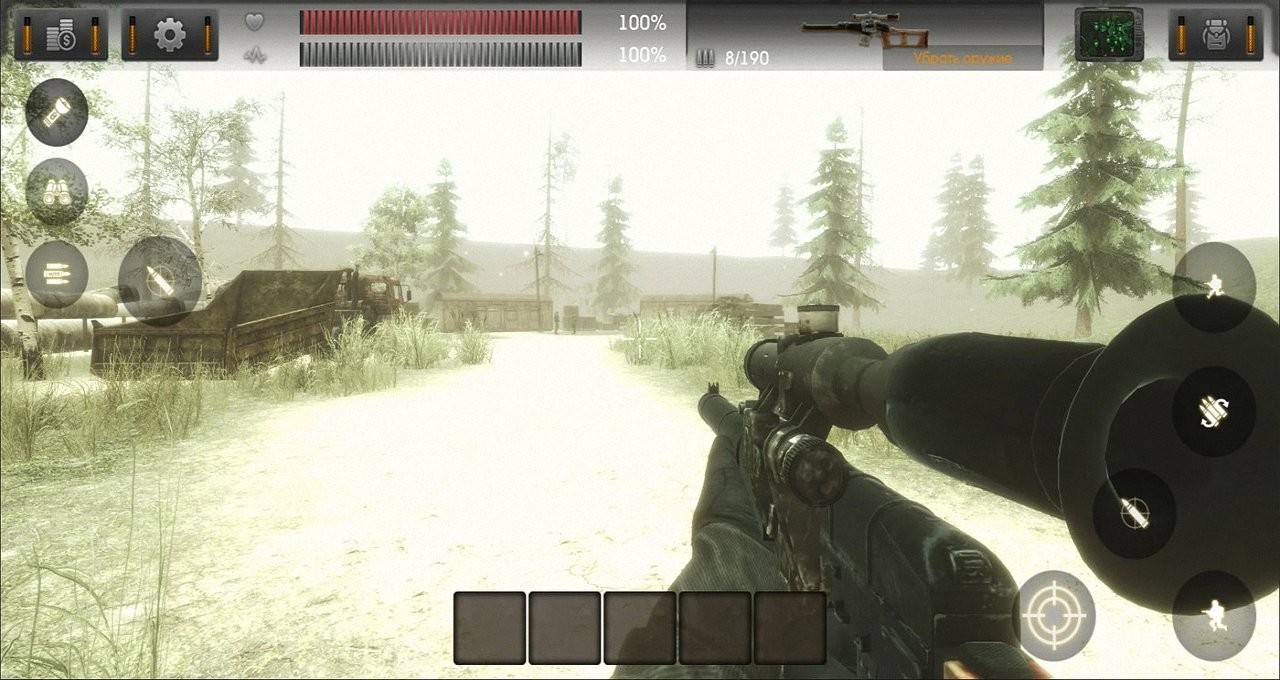Aim down sights with the crosshair button

1054,615
